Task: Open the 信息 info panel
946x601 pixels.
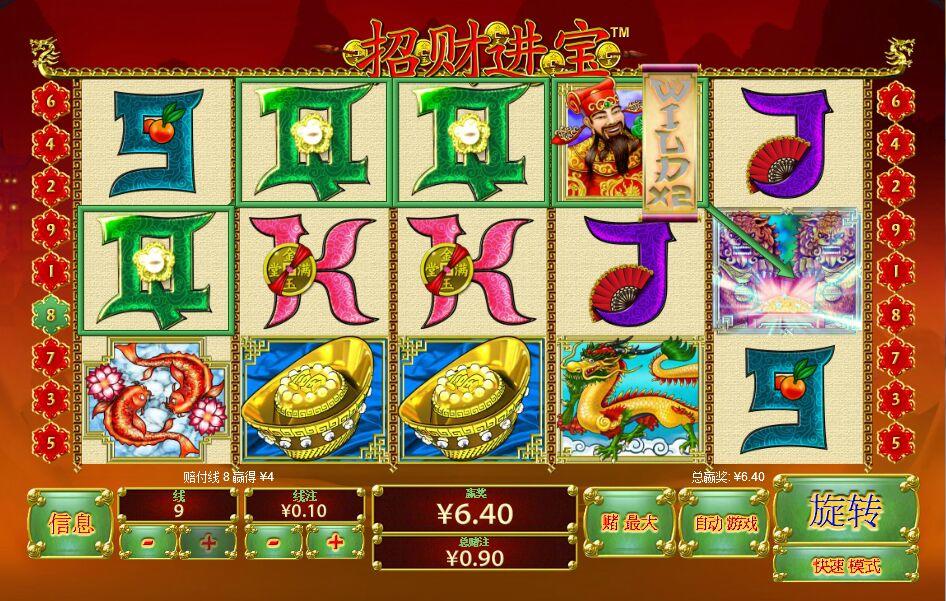Action: point(70,522)
